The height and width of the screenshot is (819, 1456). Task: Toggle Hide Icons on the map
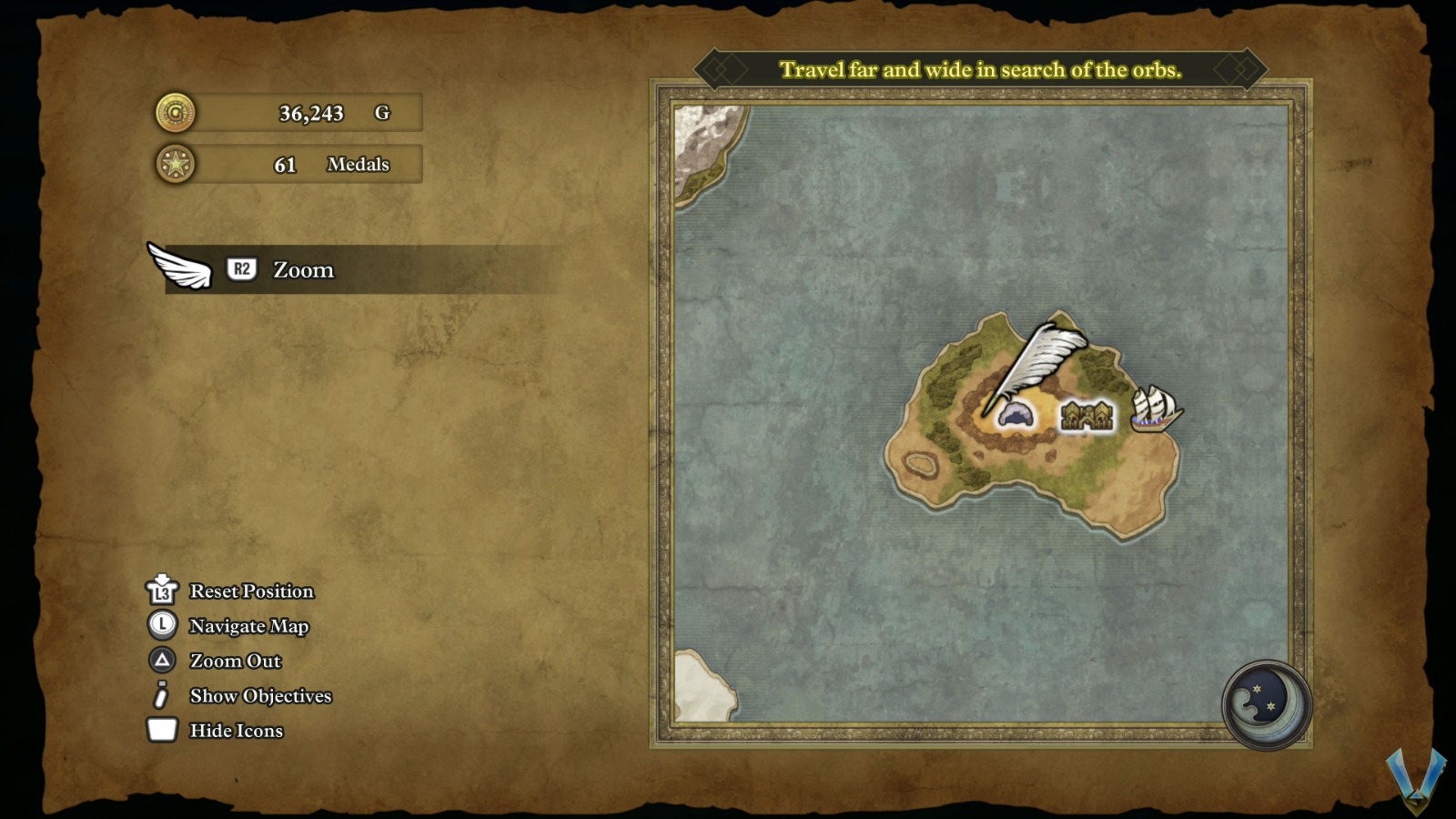click(x=236, y=731)
